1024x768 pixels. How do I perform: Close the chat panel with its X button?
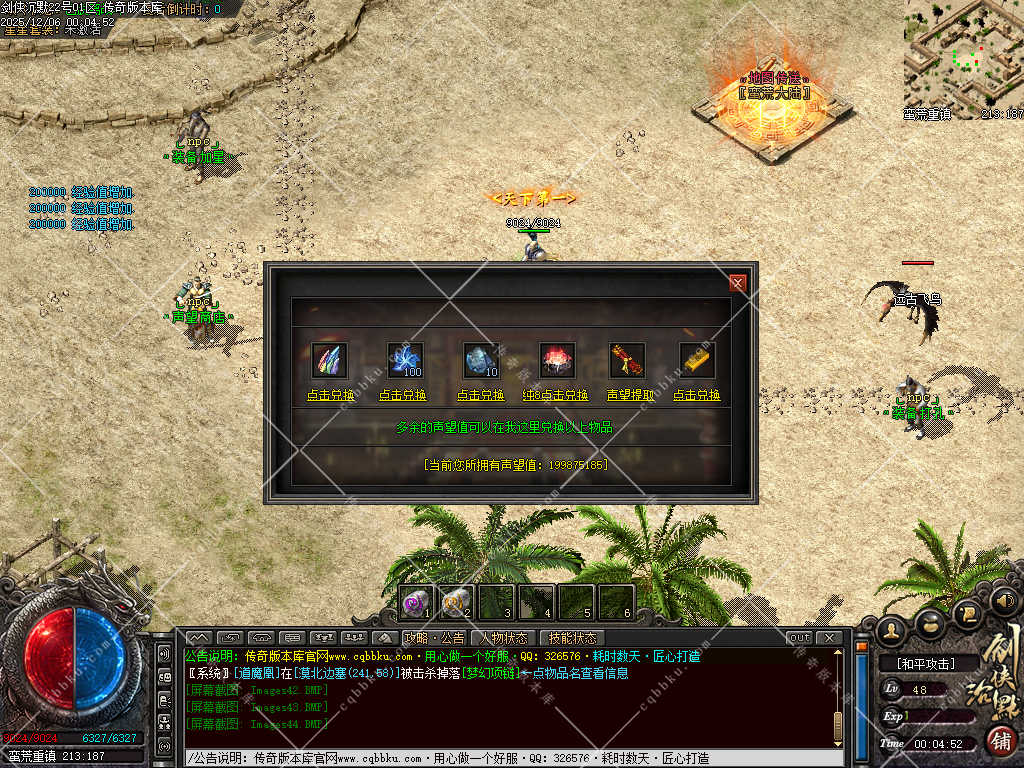click(x=828, y=638)
